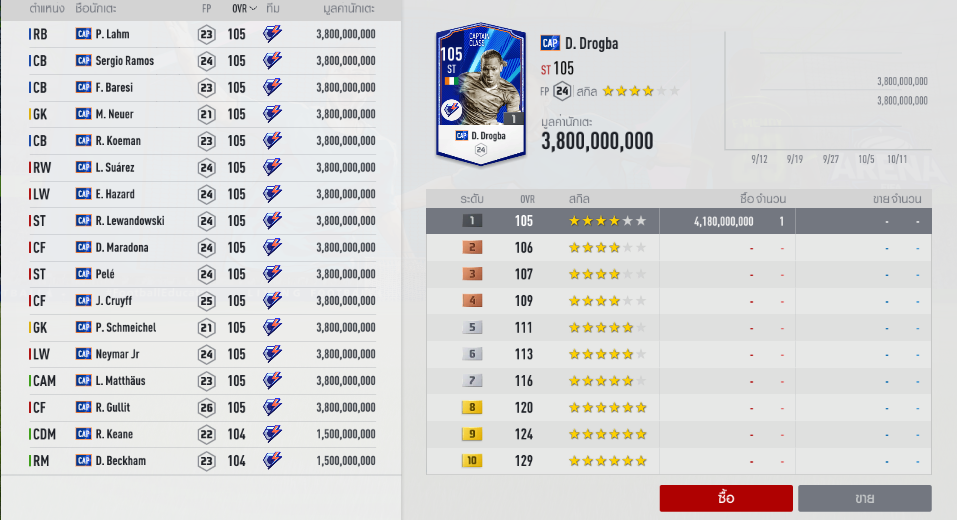Select upgrade level 1 row
This screenshot has height=520, width=957.
[x=678, y=221]
